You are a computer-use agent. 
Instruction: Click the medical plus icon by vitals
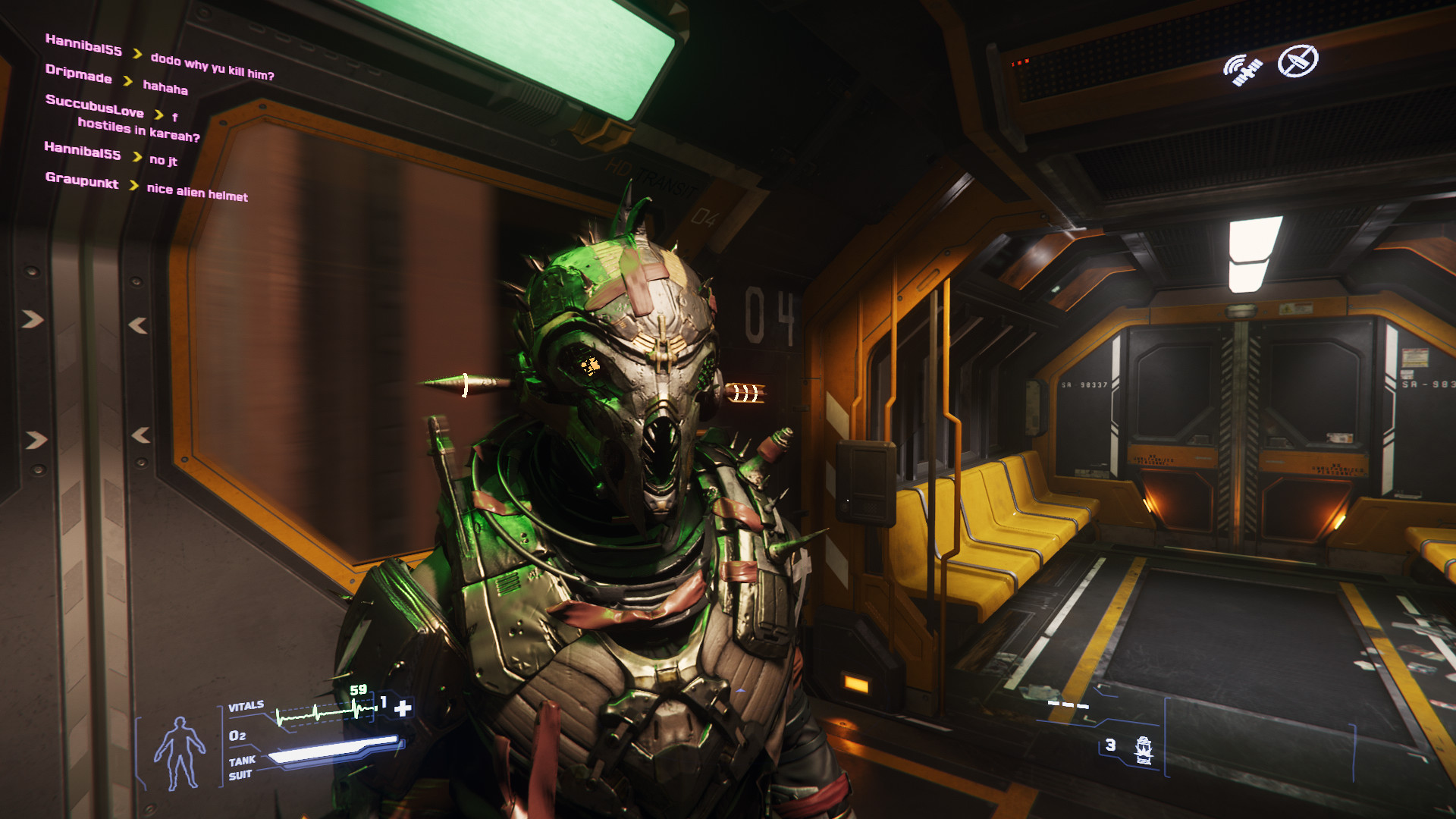point(403,708)
